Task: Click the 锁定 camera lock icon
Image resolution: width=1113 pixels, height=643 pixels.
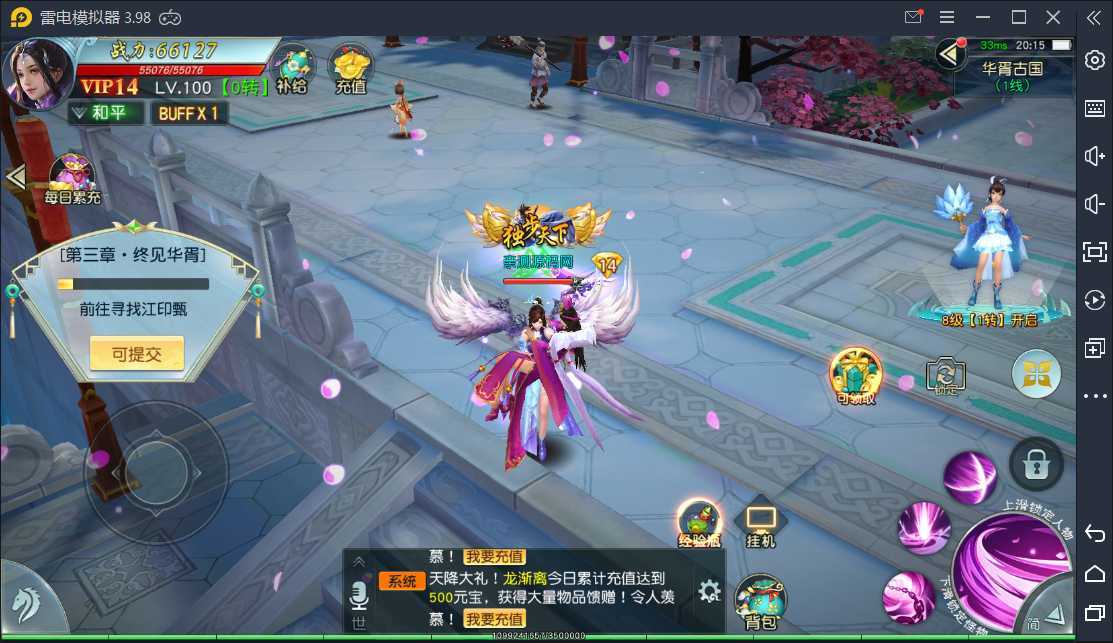Action: pyautogui.click(x=944, y=375)
